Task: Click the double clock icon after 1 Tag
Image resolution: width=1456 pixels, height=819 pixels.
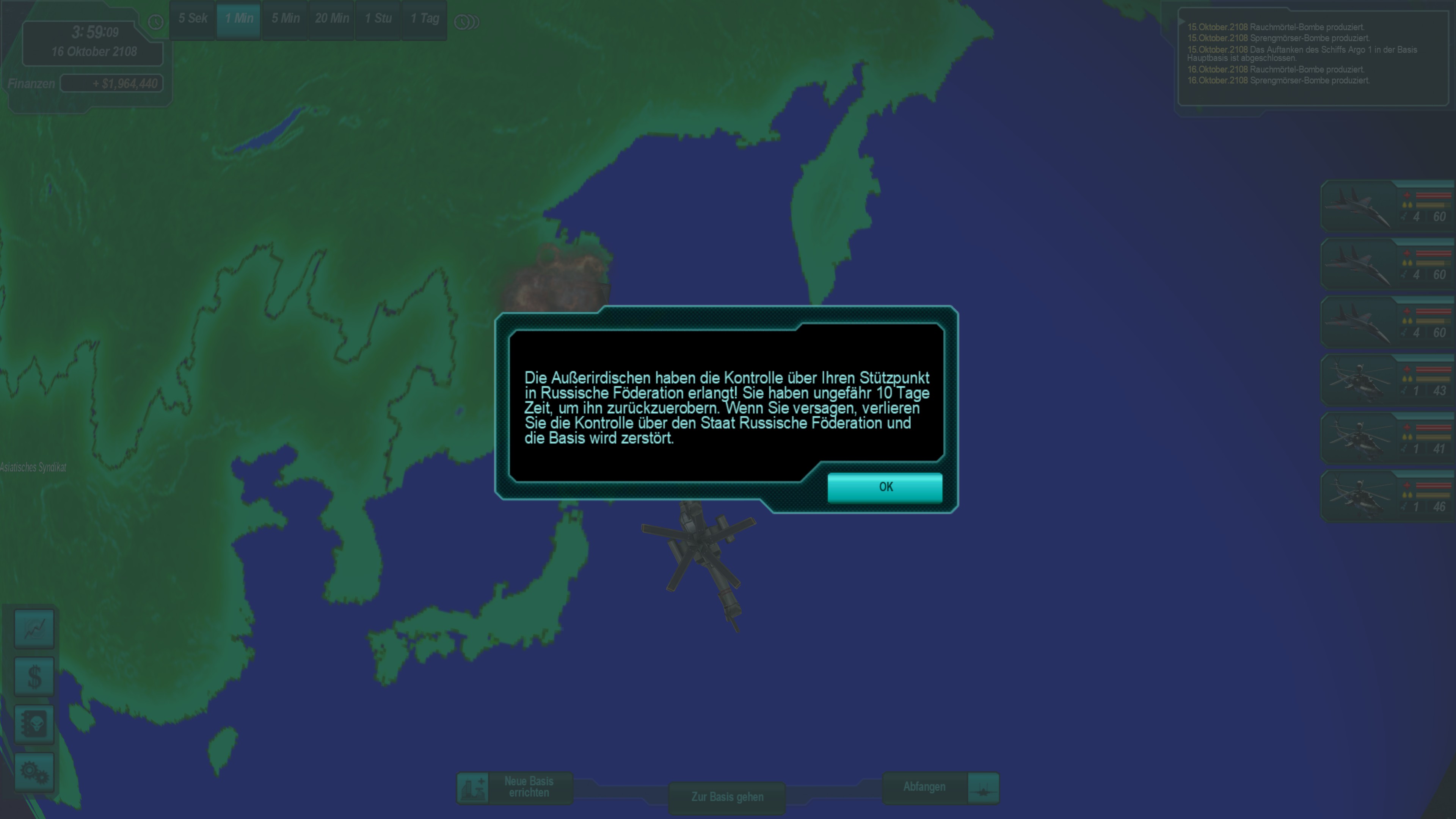Action: (466, 22)
